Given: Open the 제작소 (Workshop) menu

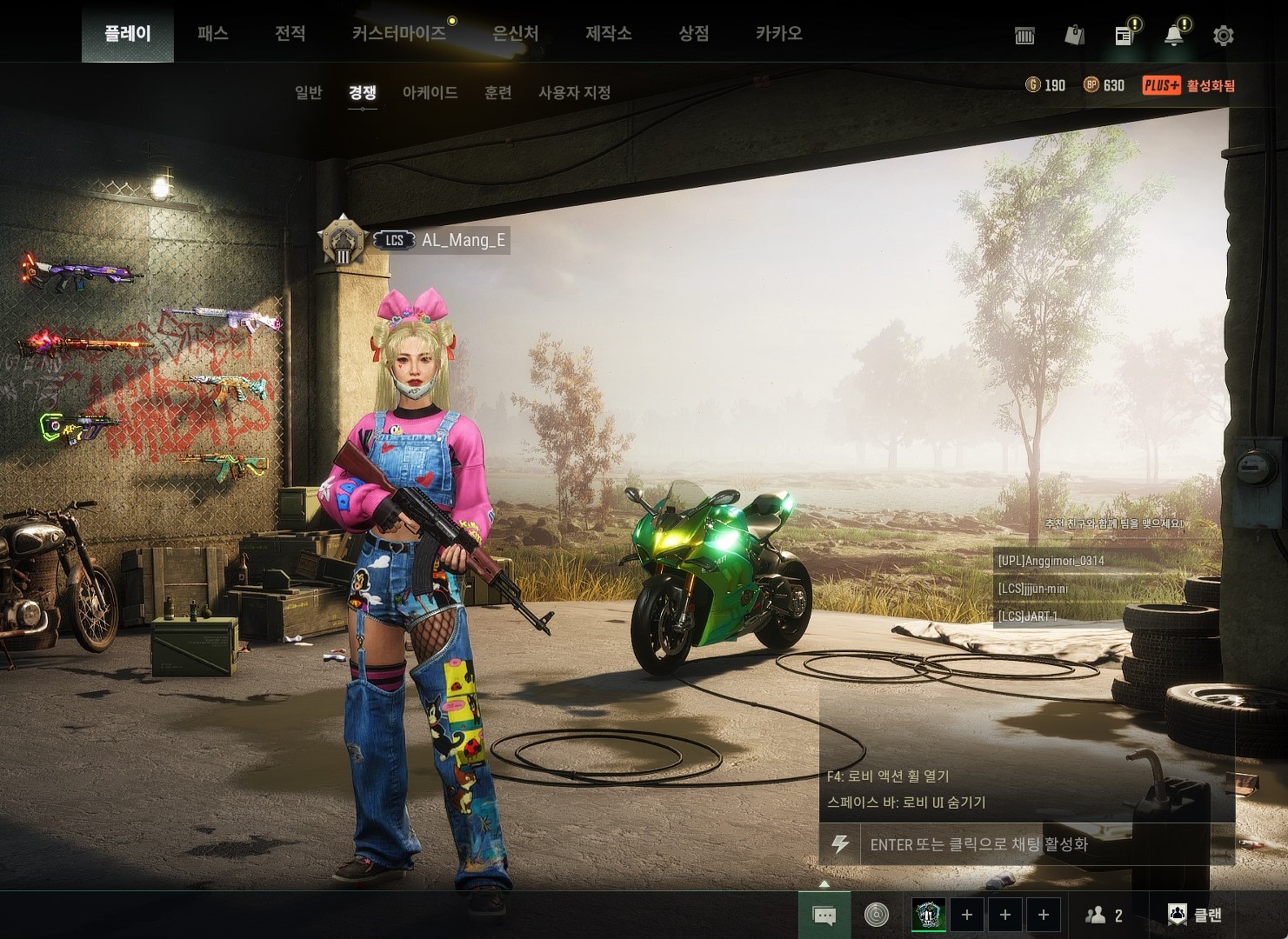Looking at the screenshot, I should tap(608, 34).
